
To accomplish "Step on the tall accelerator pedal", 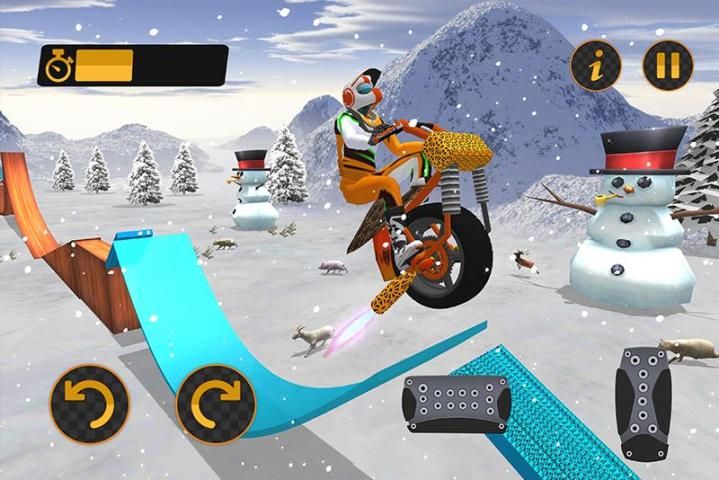I will pos(643,403).
